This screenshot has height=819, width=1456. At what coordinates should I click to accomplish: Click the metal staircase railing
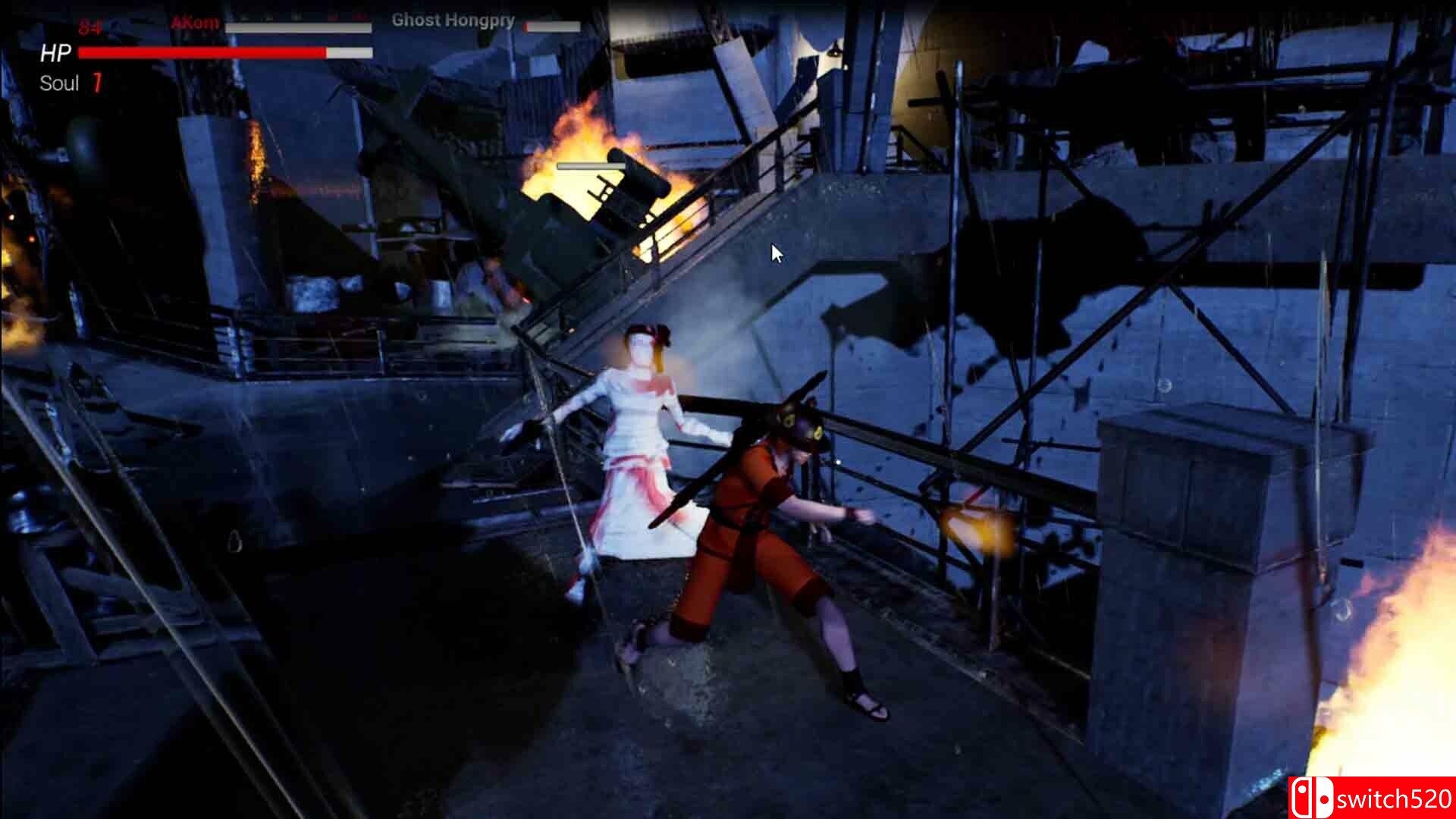(682, 227)
